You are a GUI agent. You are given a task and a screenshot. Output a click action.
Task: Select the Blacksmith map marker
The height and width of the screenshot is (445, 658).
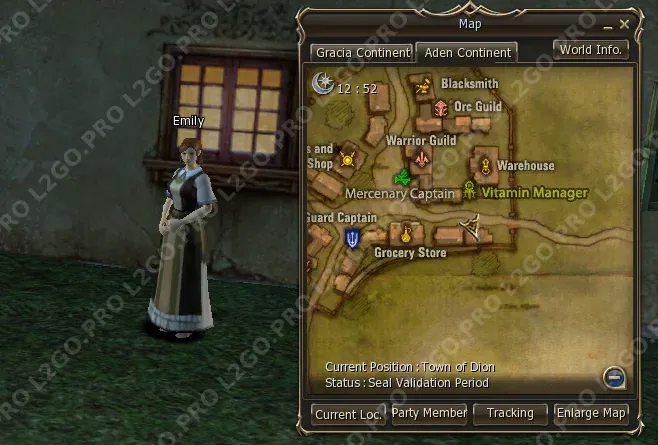(423, 85)
